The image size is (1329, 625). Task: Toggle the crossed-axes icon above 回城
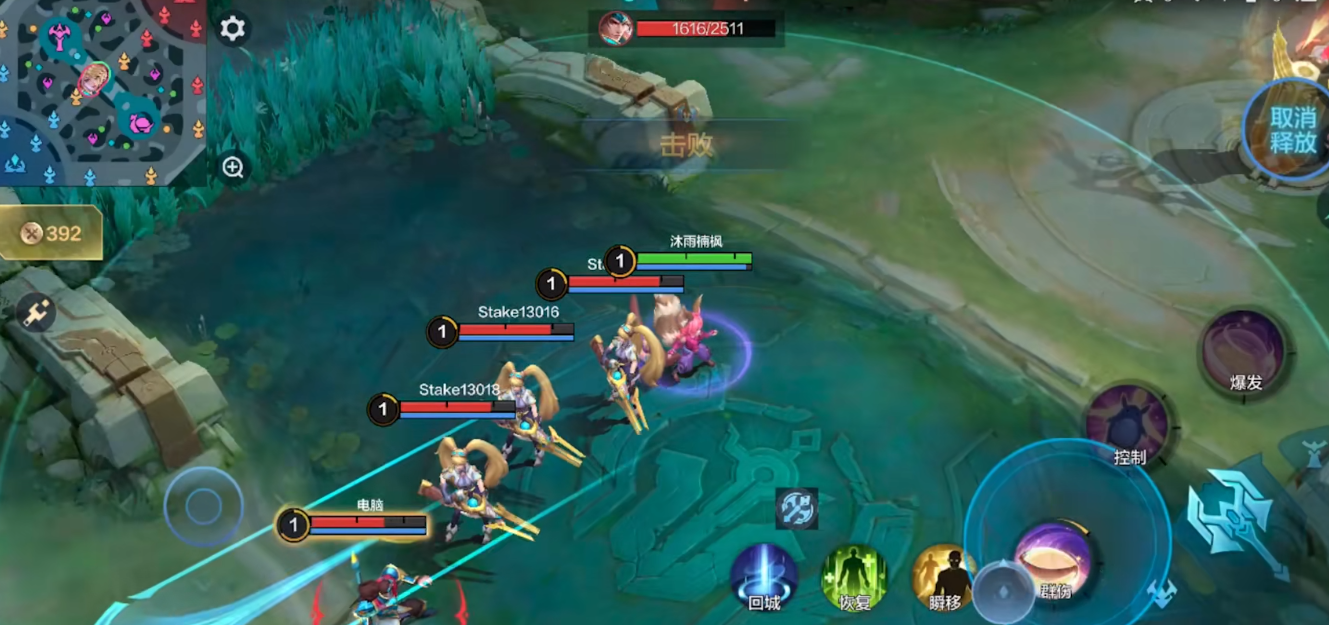[796, 509]
